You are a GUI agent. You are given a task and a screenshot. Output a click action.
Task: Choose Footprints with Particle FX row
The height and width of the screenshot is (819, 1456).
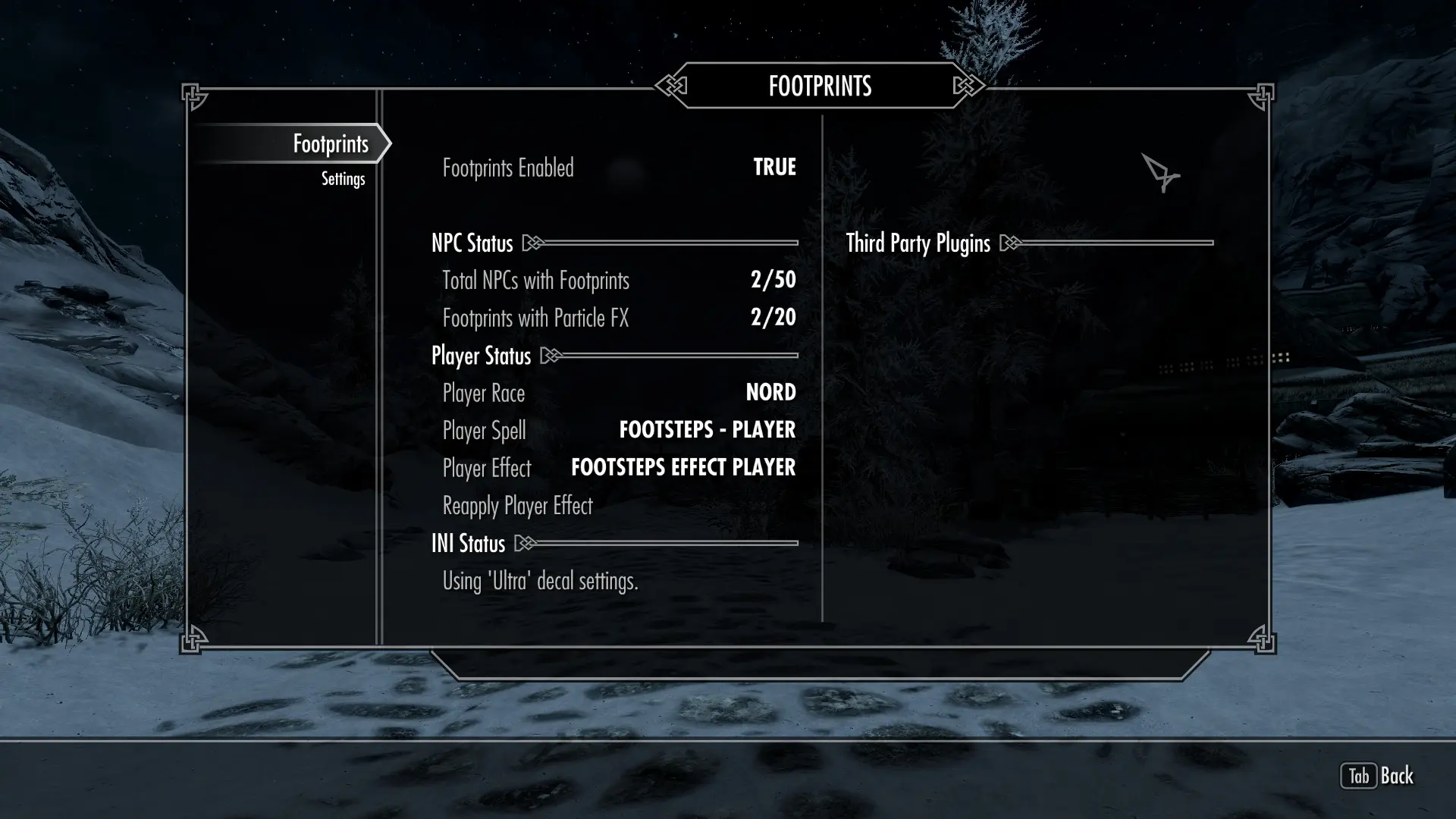coord(618,318)
